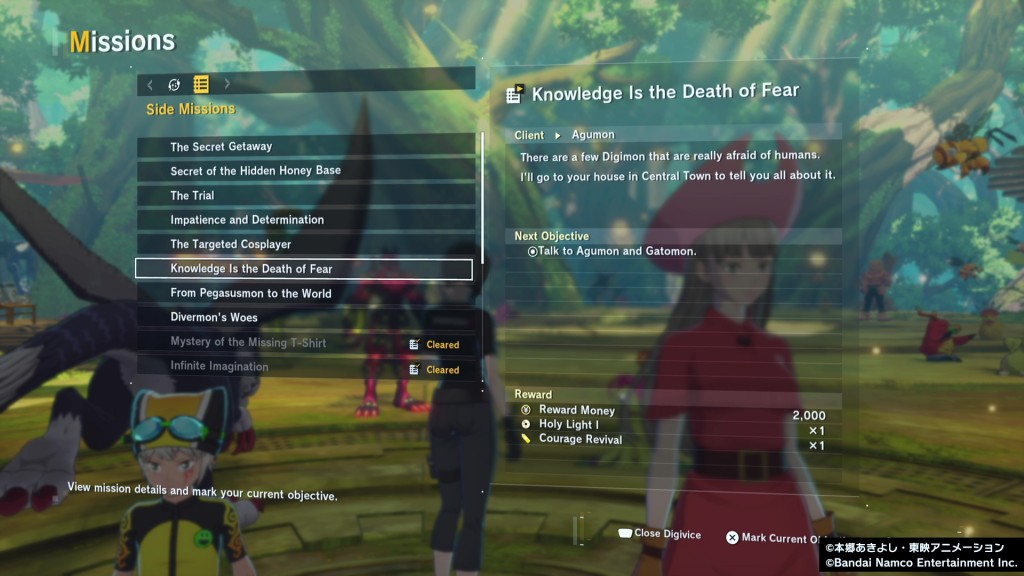
Task: Choose The Trial side mission
Action: [x=305, y=195]
